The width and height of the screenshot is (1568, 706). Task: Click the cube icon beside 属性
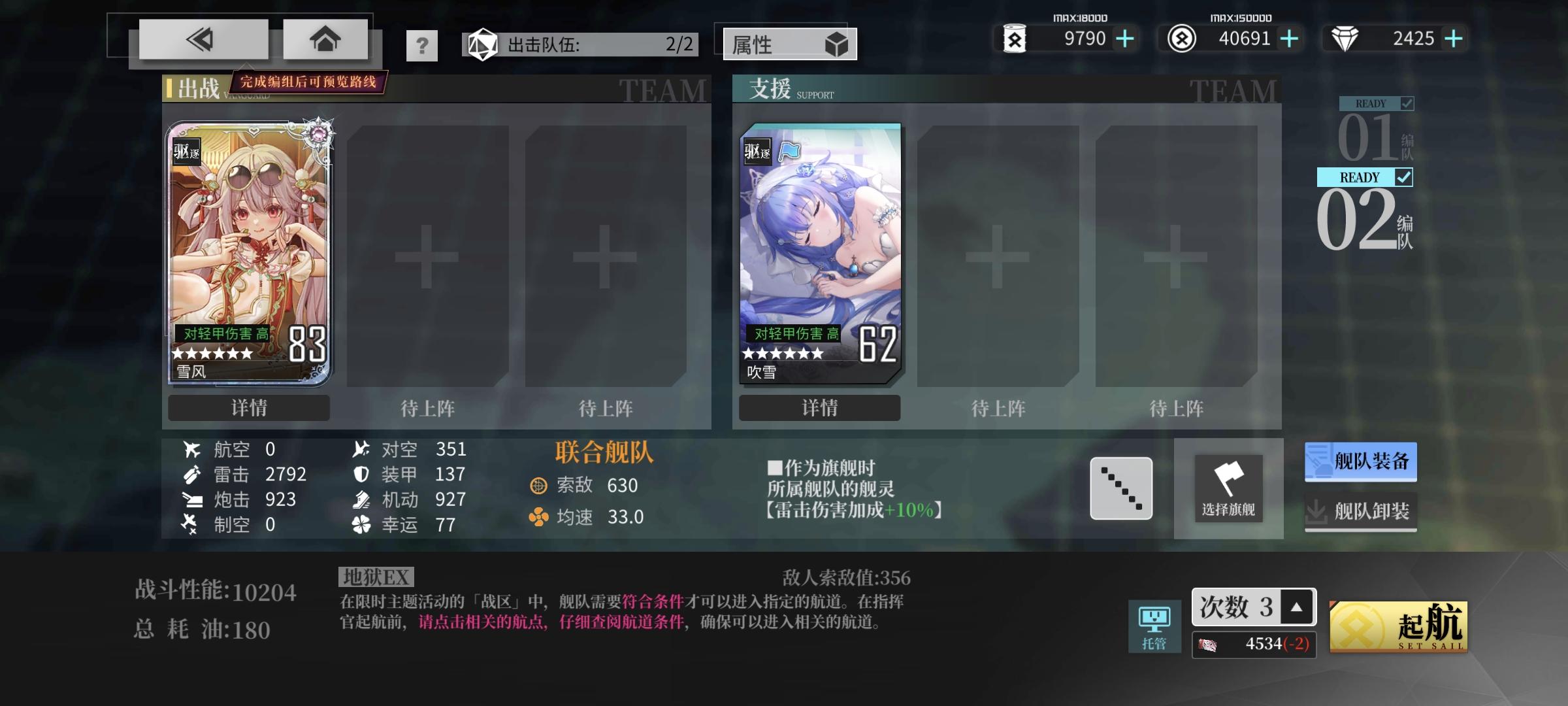pyautogui.click(x=838, y=45)
